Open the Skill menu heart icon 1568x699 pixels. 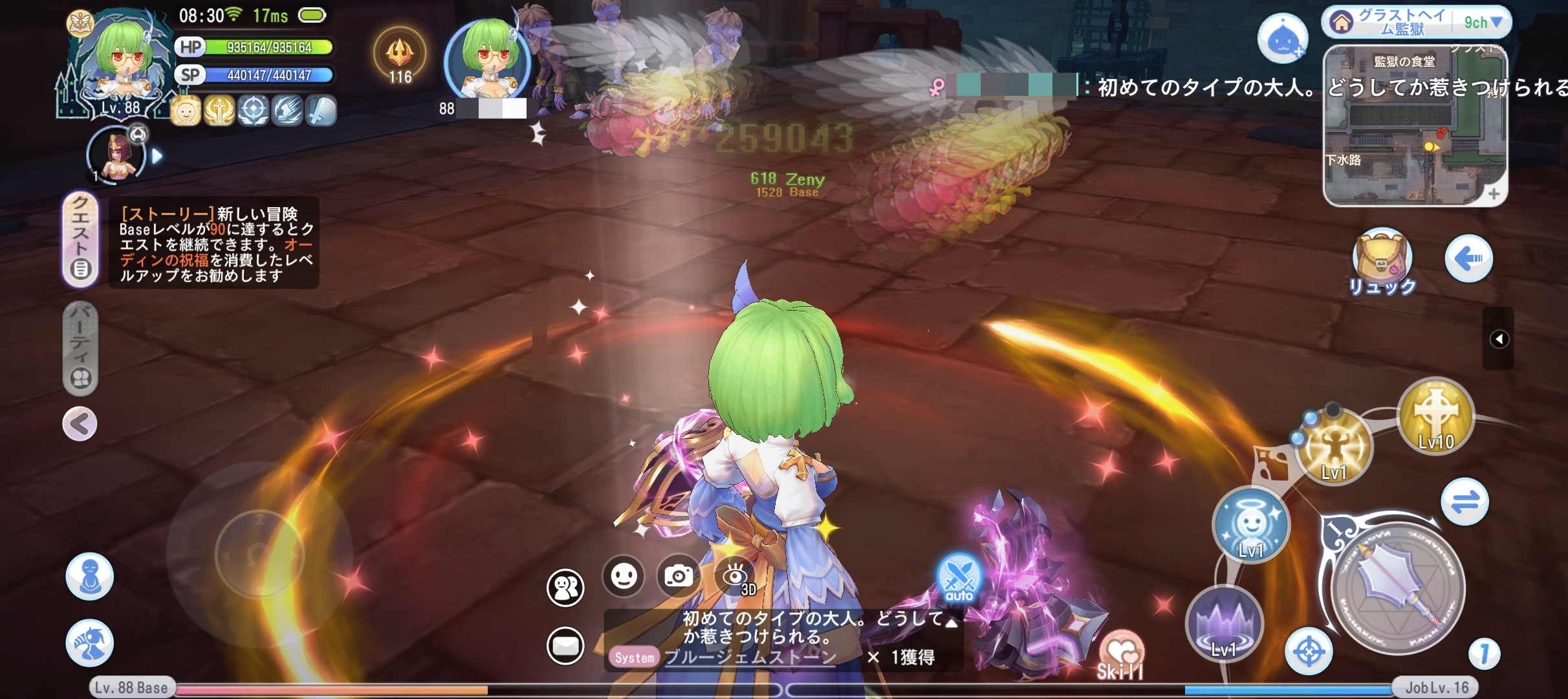(x=1121, y=652)
